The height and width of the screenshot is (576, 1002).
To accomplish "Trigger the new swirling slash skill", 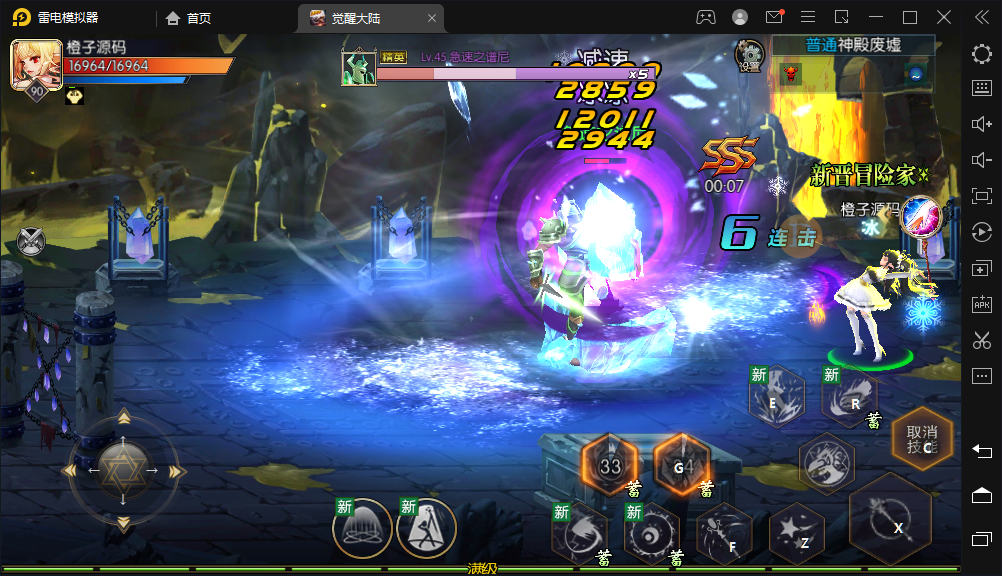I will pos(579,533).
